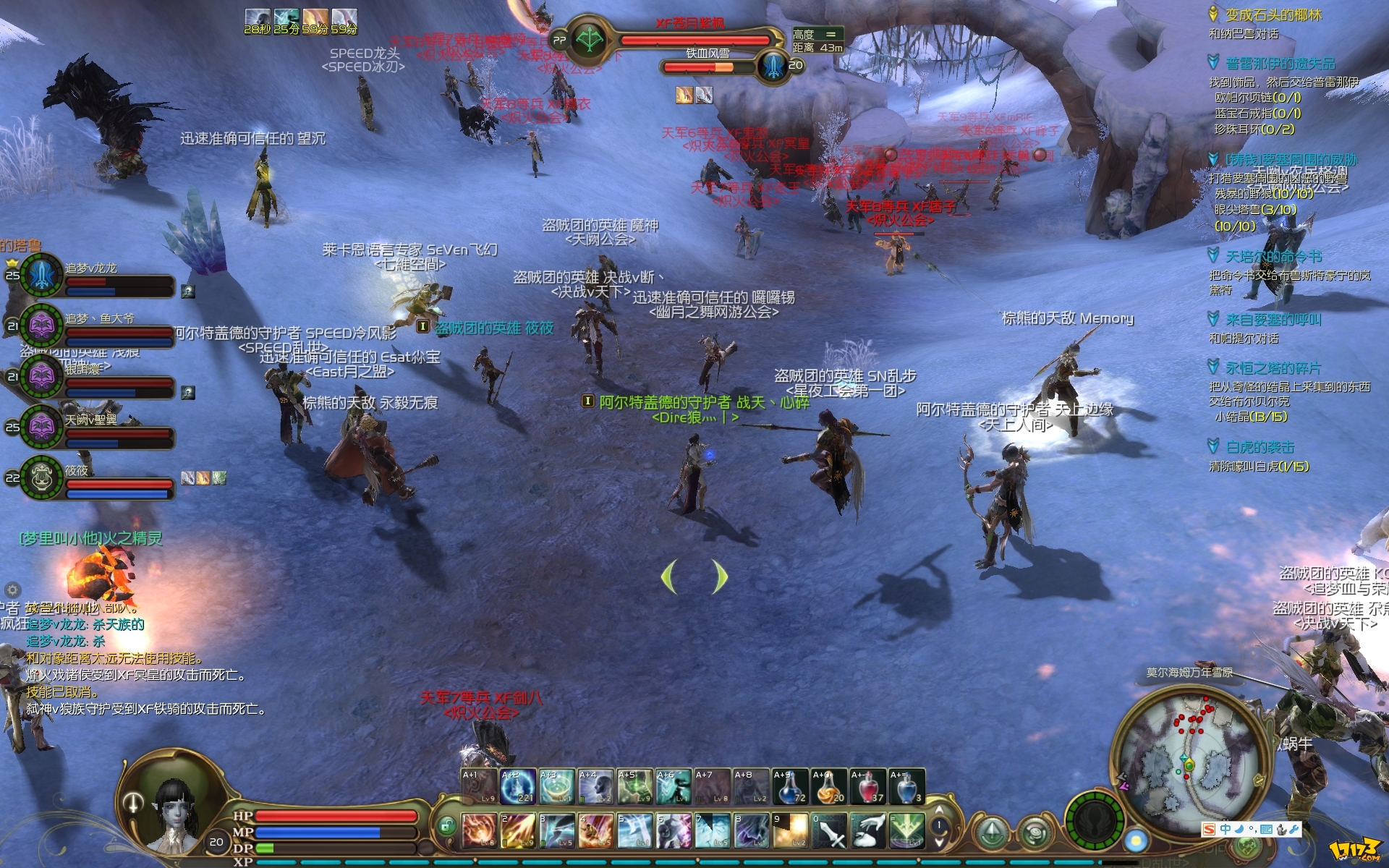Click the Sogou input method S icon
The height and width of the screenshot is (868, 1389).
click(x=1209, y=829)
